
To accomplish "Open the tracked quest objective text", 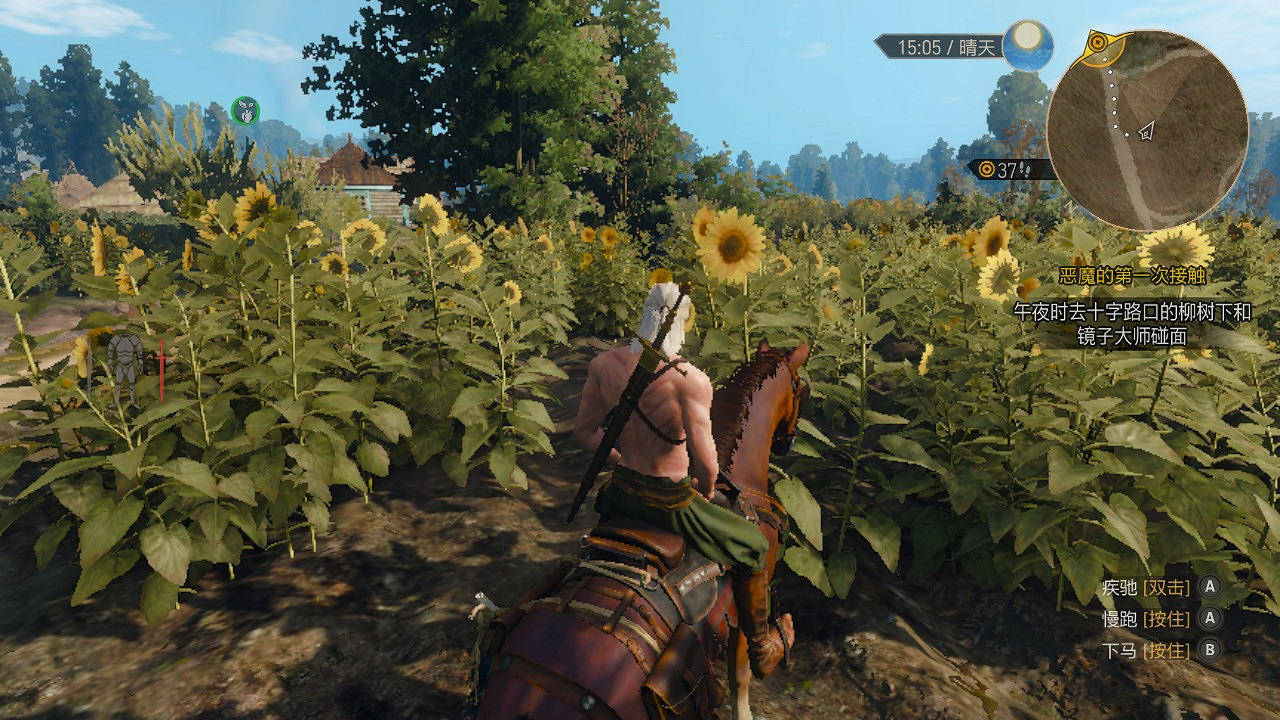I will point(1131,325).
